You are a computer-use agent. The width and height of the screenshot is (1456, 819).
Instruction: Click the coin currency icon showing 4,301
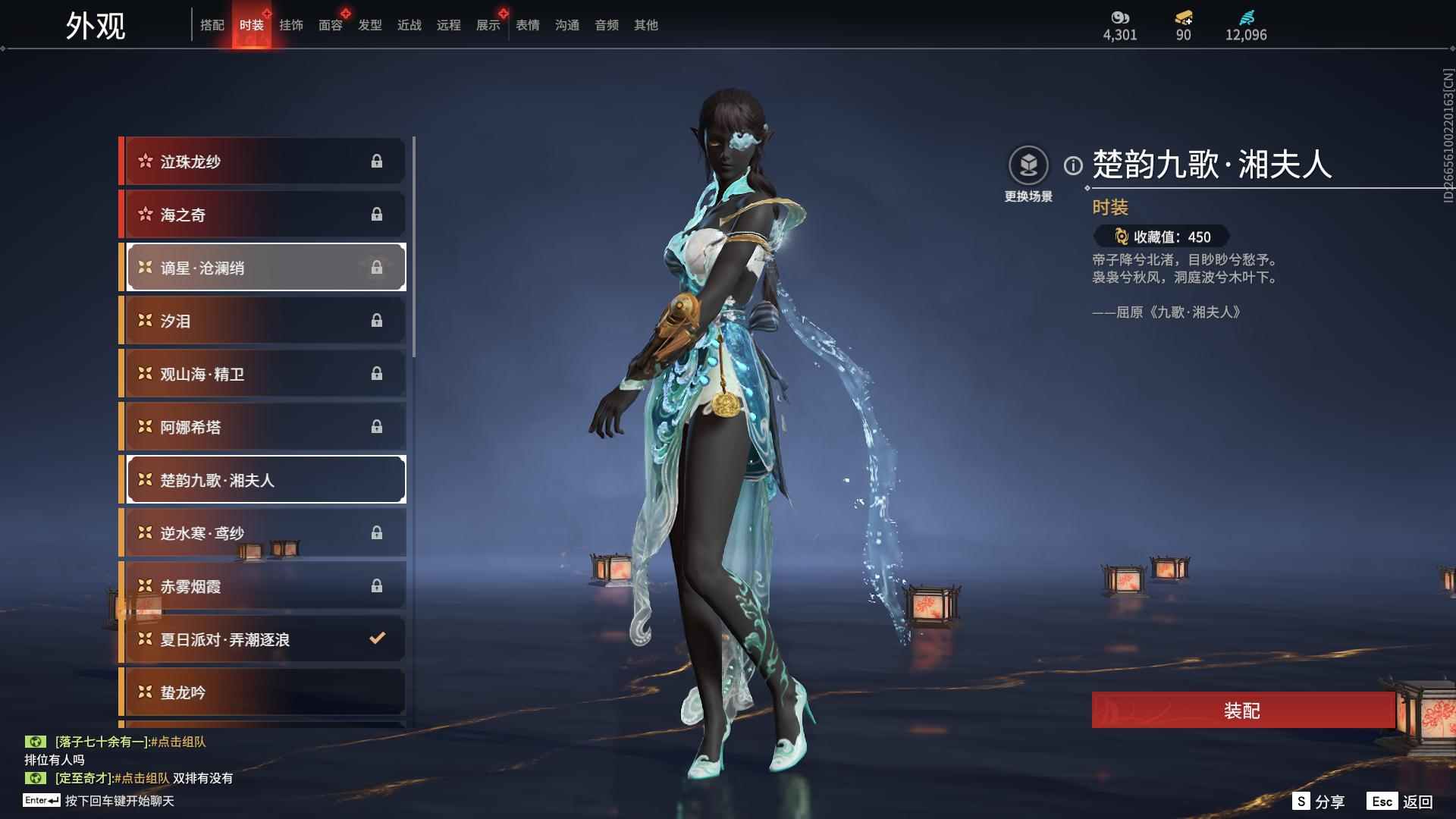[x=1120, y=17]
